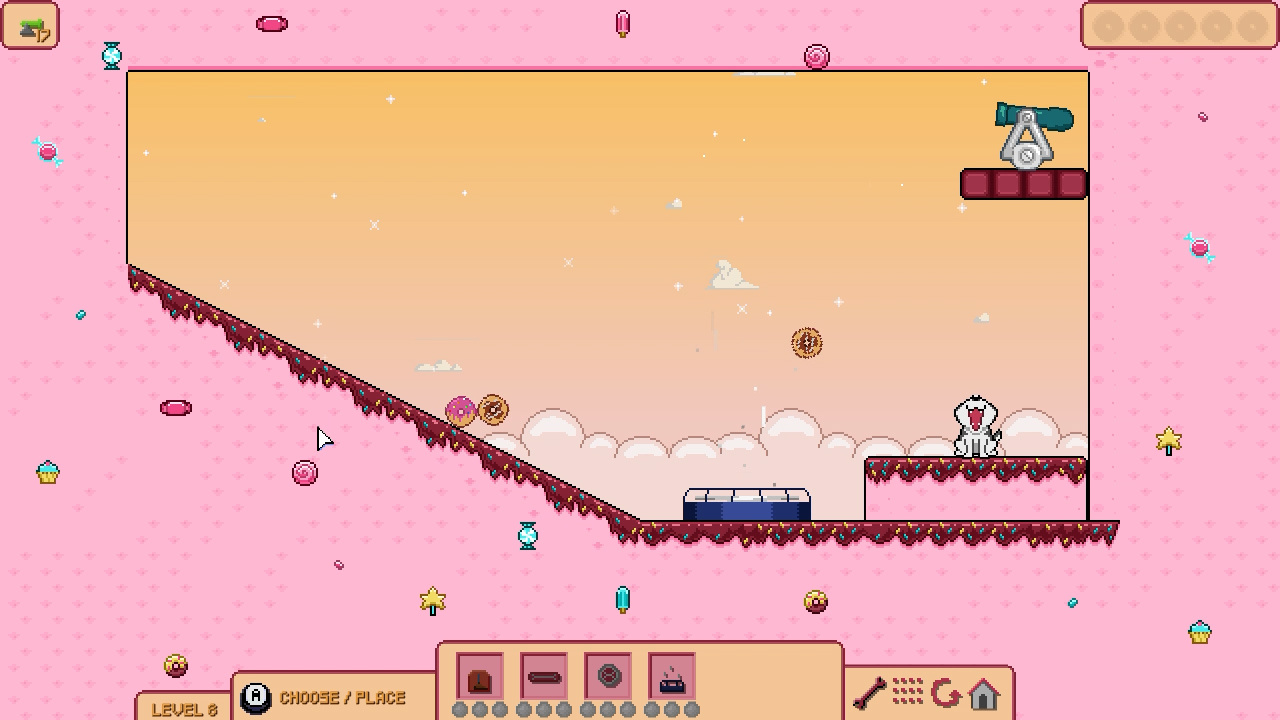Screen dimensions: 1280x720
Task: Click the coin next to the donut
Action: click(492, 410)
